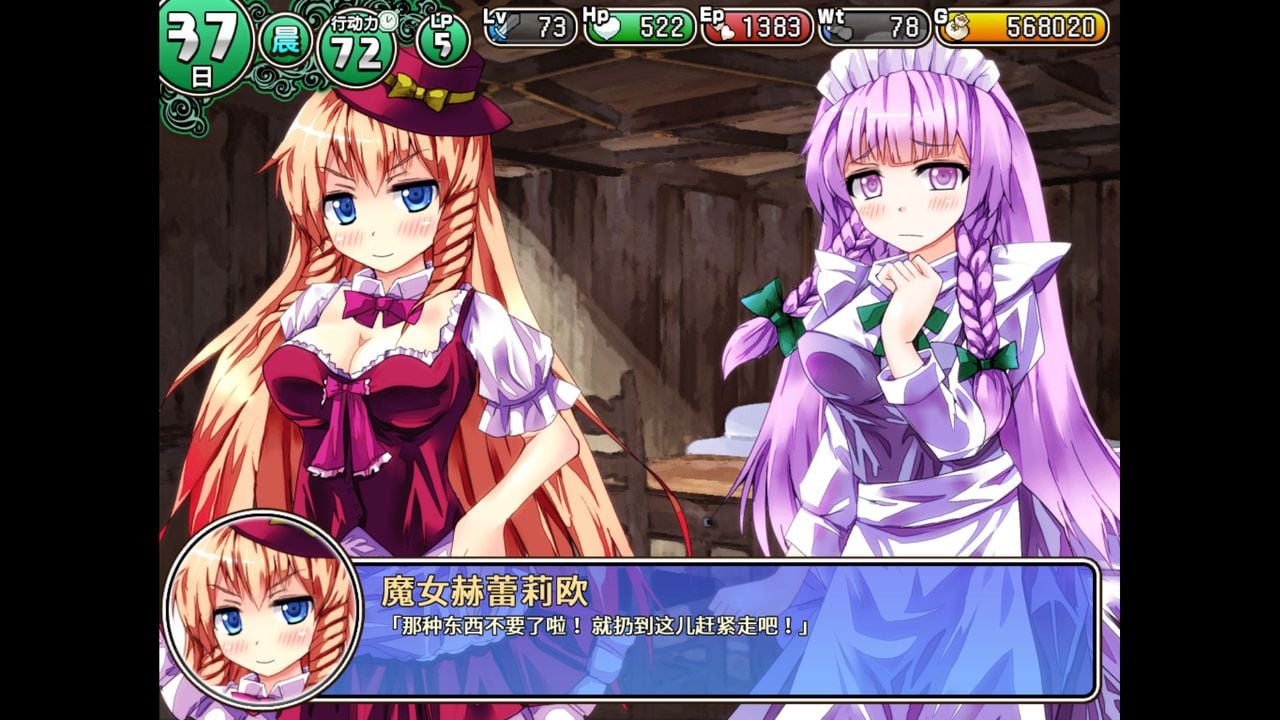This screenshot has width=1280, height=720.
Task: Select the day counter 37日 badge
Action: [204, 31]
